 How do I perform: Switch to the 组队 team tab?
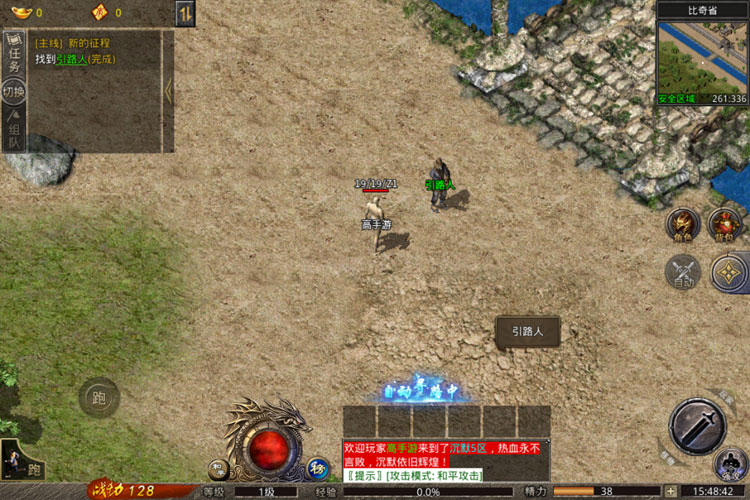click(14, 134)
